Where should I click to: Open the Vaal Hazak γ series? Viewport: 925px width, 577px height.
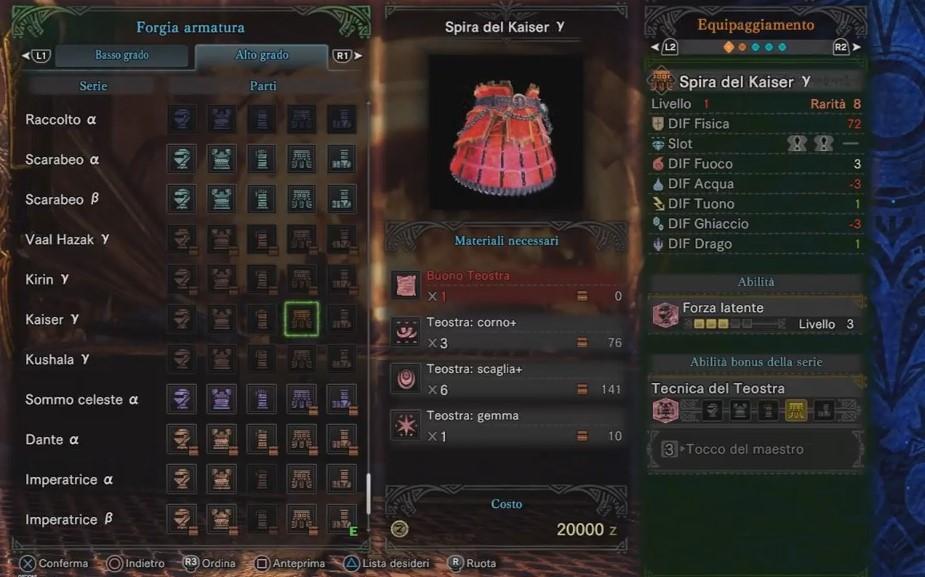67,240
